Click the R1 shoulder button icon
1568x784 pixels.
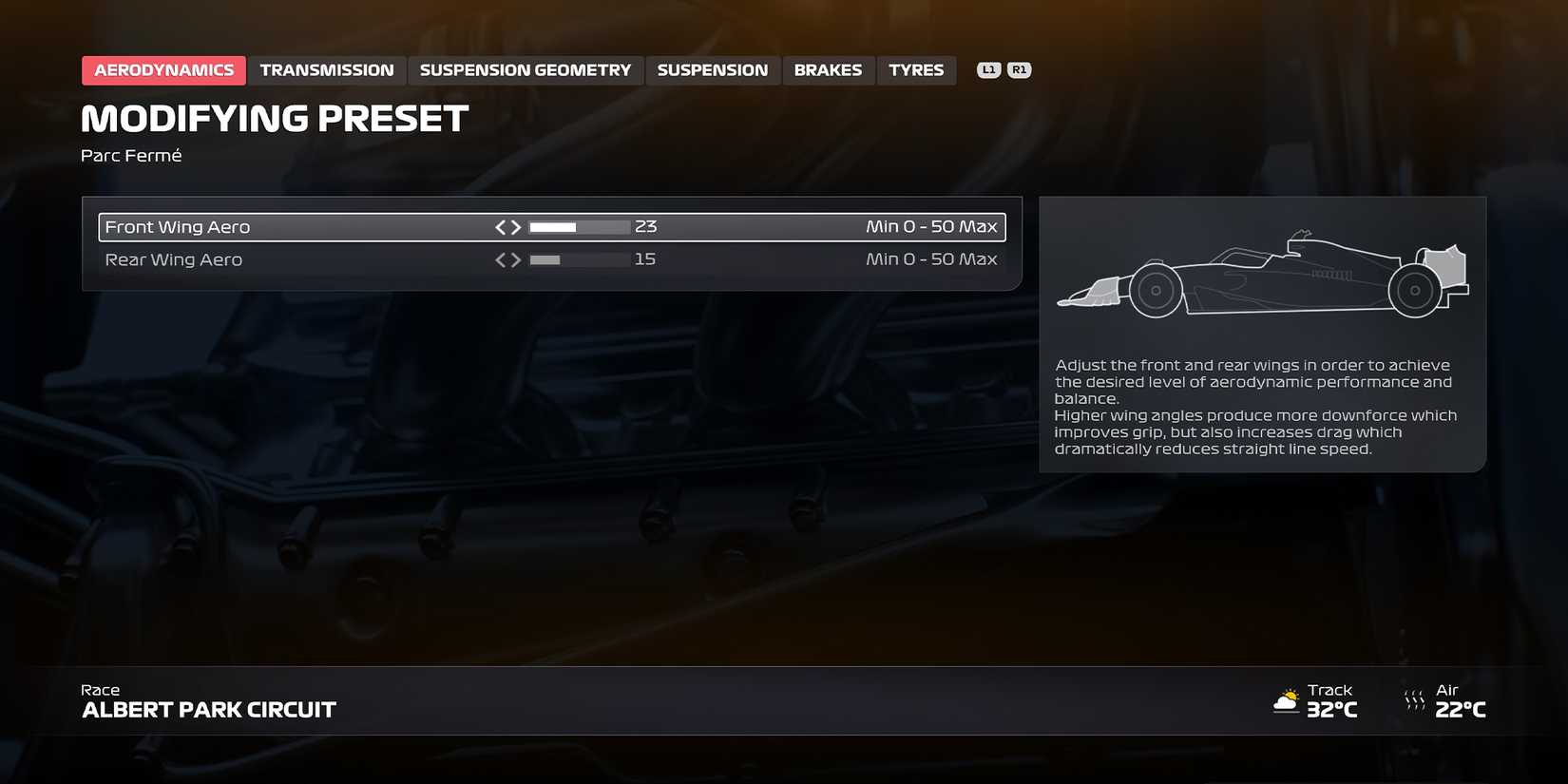[x=1018, y=68]
